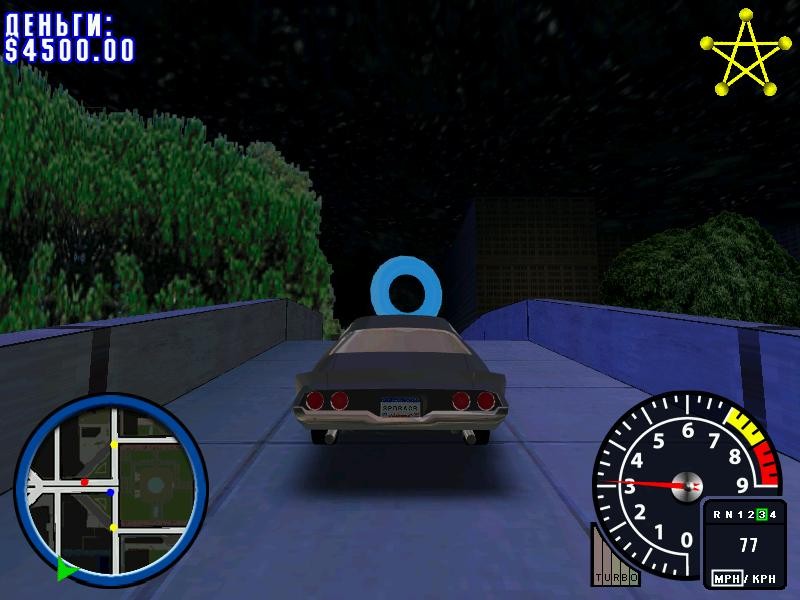Screen dimensions: 800x600
Task: Switch speed units to KPH
Action: point(762,579)
